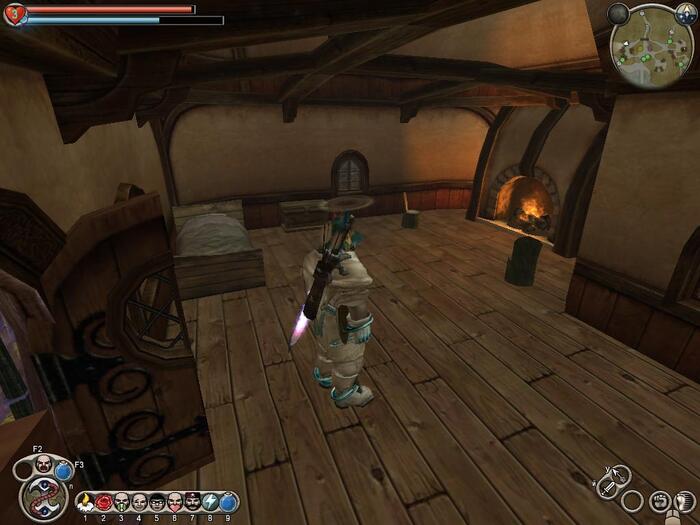Use the red rose hotbar item
The height and width of the screenshot is (525, 700).
(x=103, y=502)
